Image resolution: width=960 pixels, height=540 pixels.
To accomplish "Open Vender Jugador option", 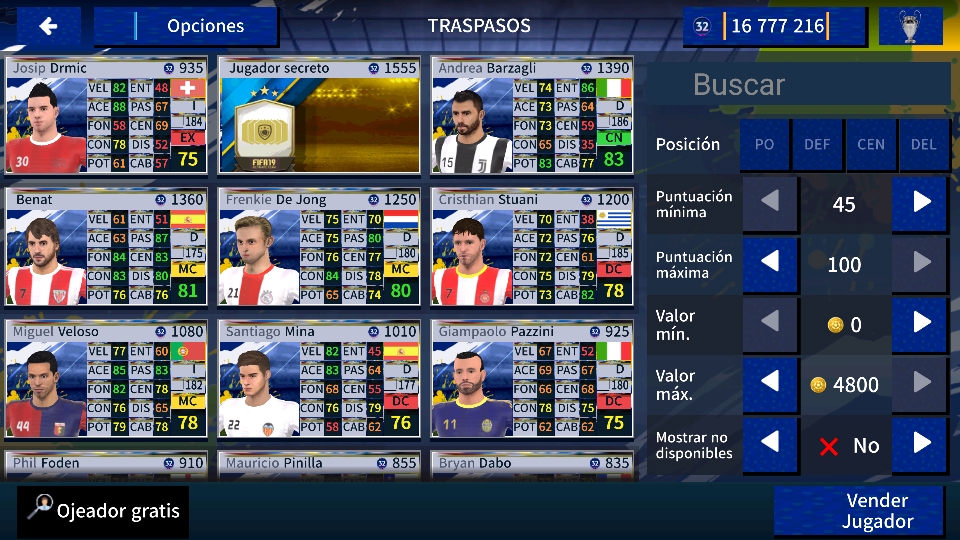I will pos(860,511).
